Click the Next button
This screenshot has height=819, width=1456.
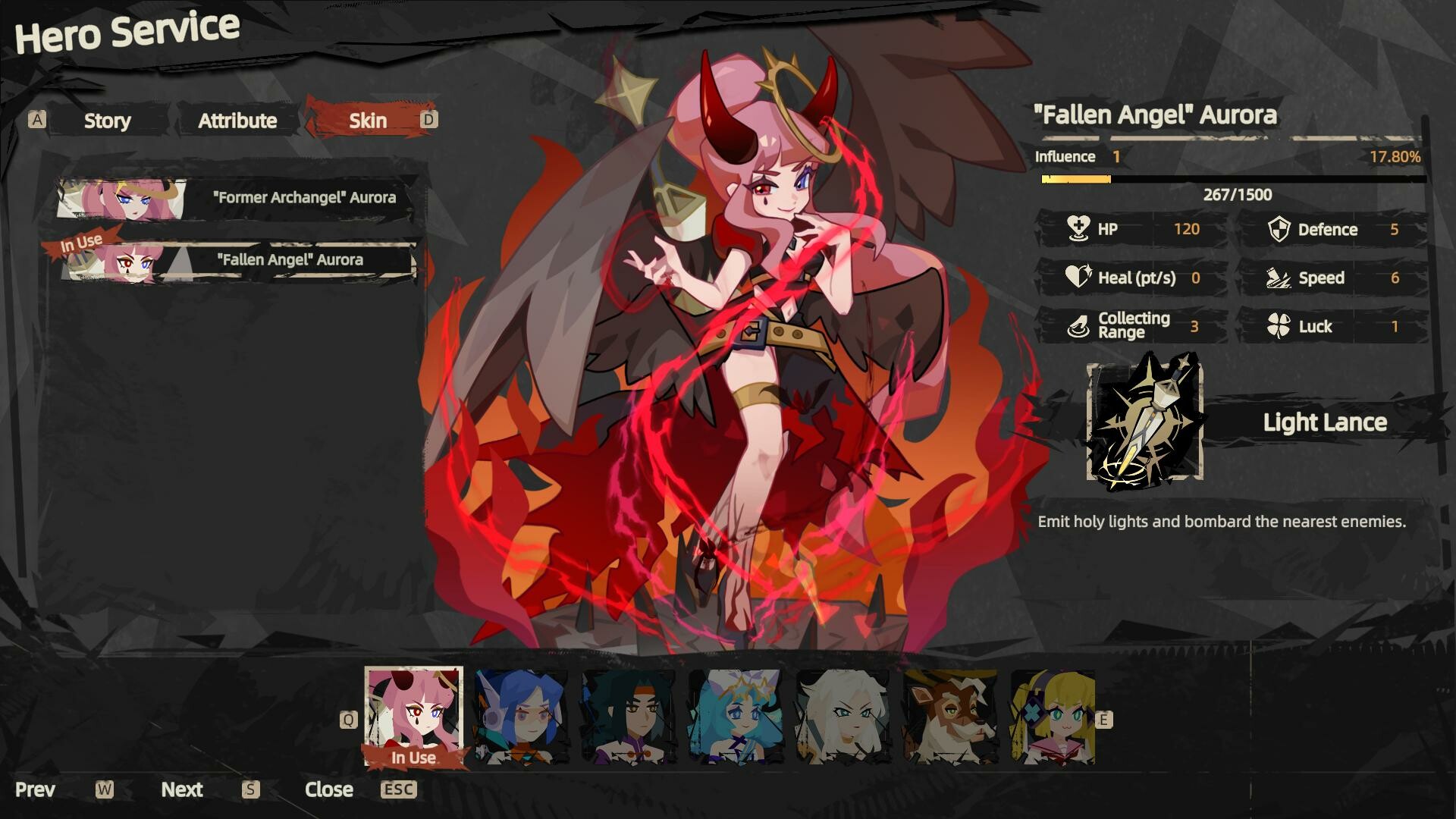[182, 789]
